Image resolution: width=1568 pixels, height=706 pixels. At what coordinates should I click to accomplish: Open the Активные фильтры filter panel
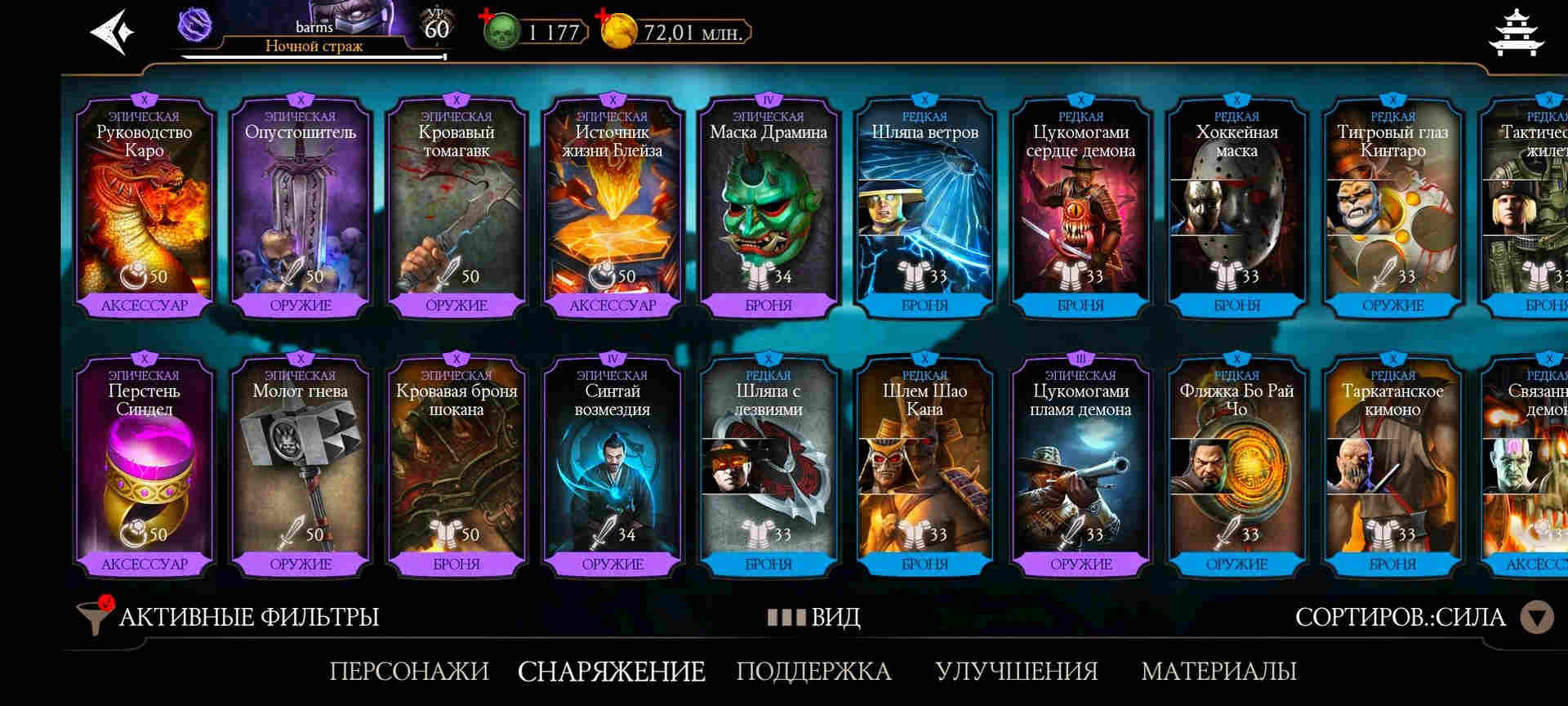229,617
